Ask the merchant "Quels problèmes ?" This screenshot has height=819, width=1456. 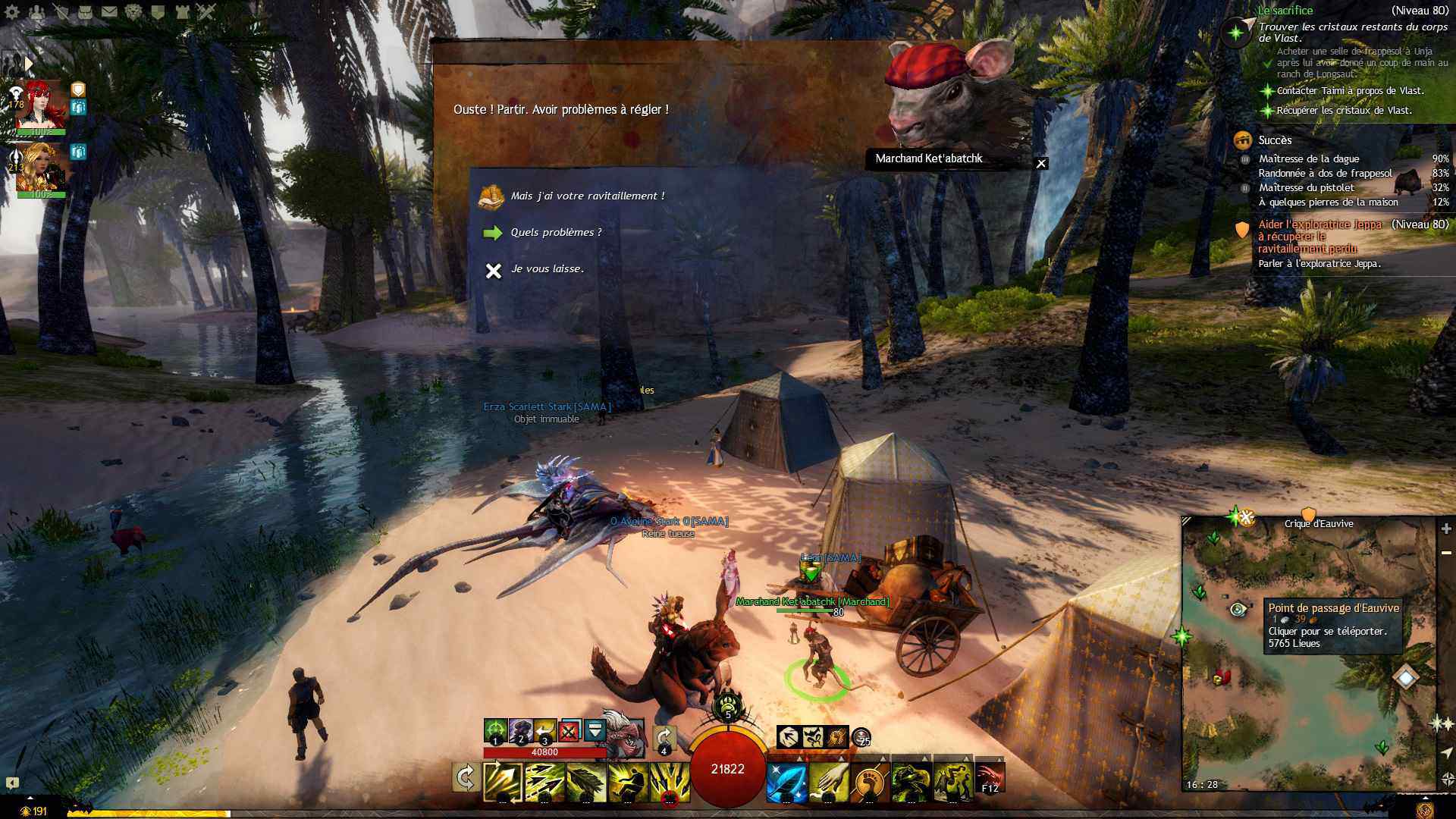tap(556, 233)
